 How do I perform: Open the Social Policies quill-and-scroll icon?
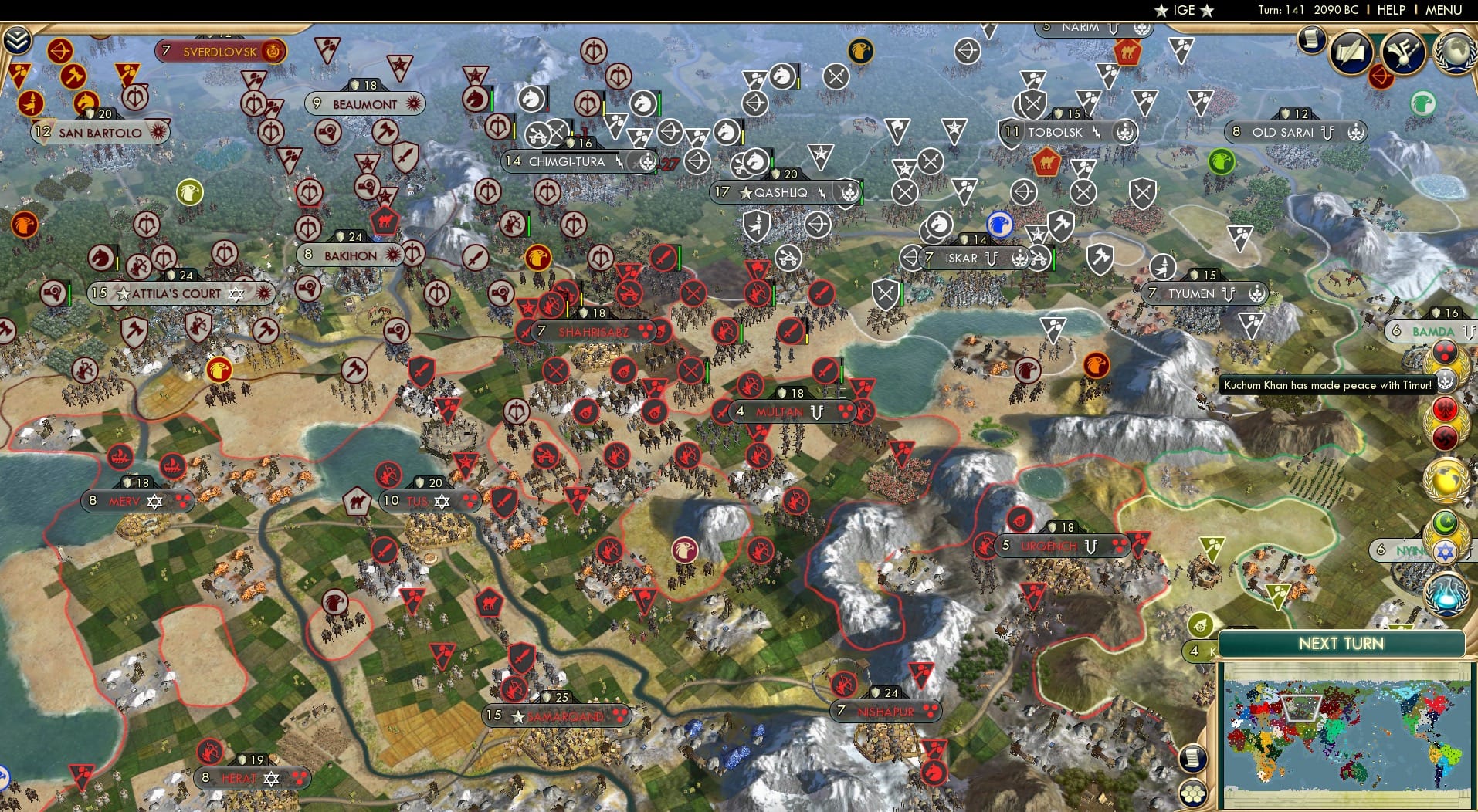[x=1351, y=52]
